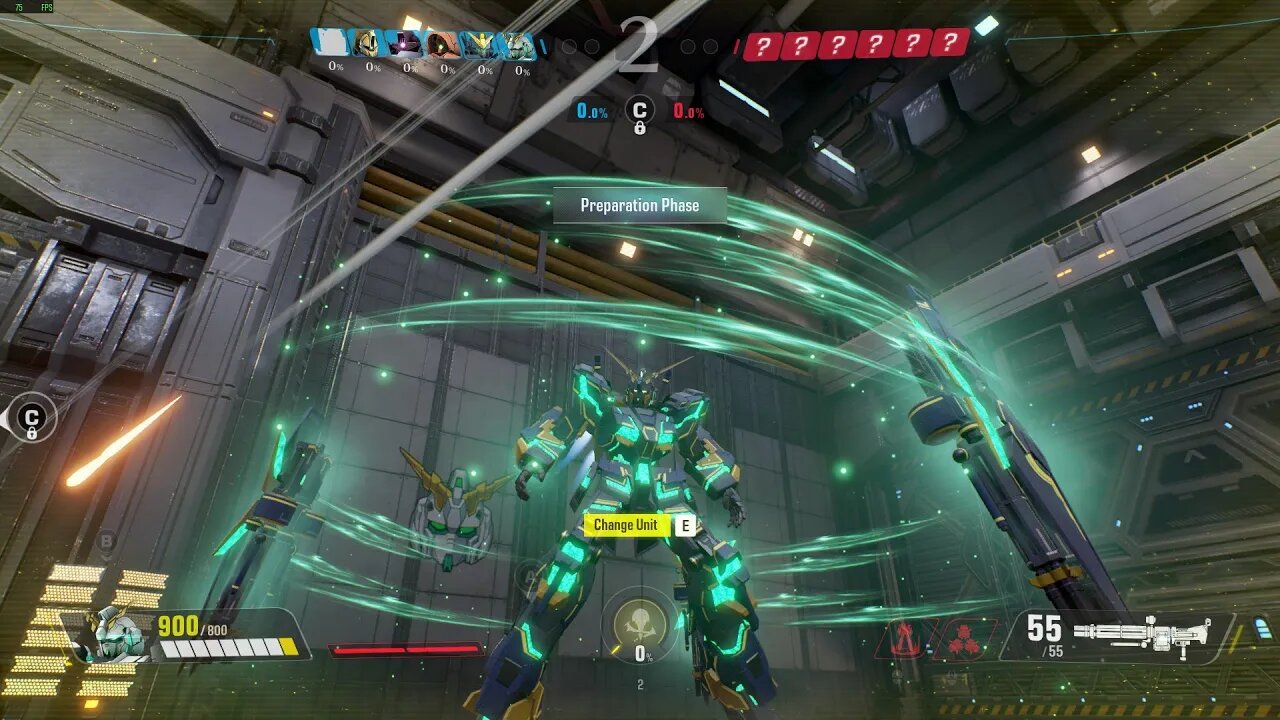The image size is (1280, 720).
Task: Activate the ultimate gauge icon showing 0%
Action: click(x=640, y=625)
